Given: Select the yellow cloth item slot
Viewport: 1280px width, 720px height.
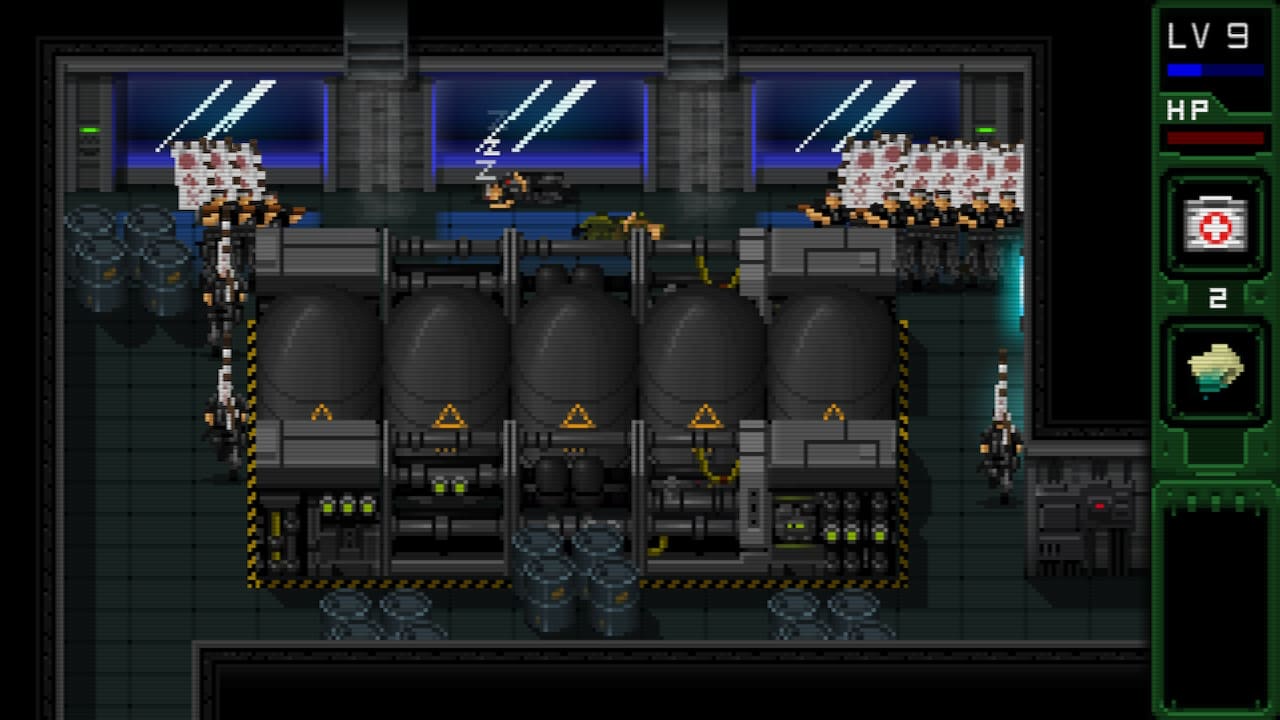Looking at the screenshot, I should click(x=1215, y=372).
